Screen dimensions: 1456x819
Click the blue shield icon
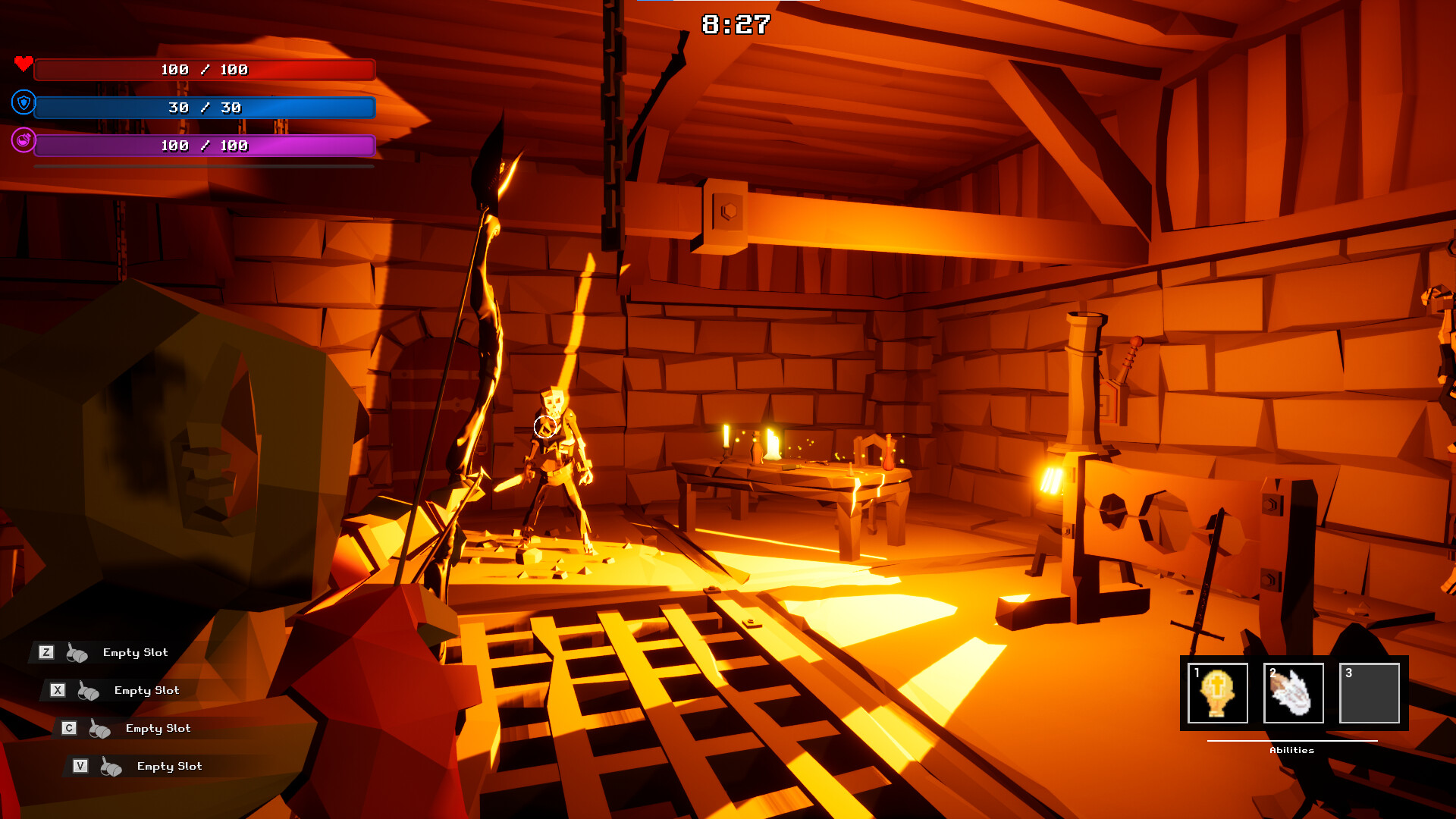pyautogui.click(x=24, y=104)
